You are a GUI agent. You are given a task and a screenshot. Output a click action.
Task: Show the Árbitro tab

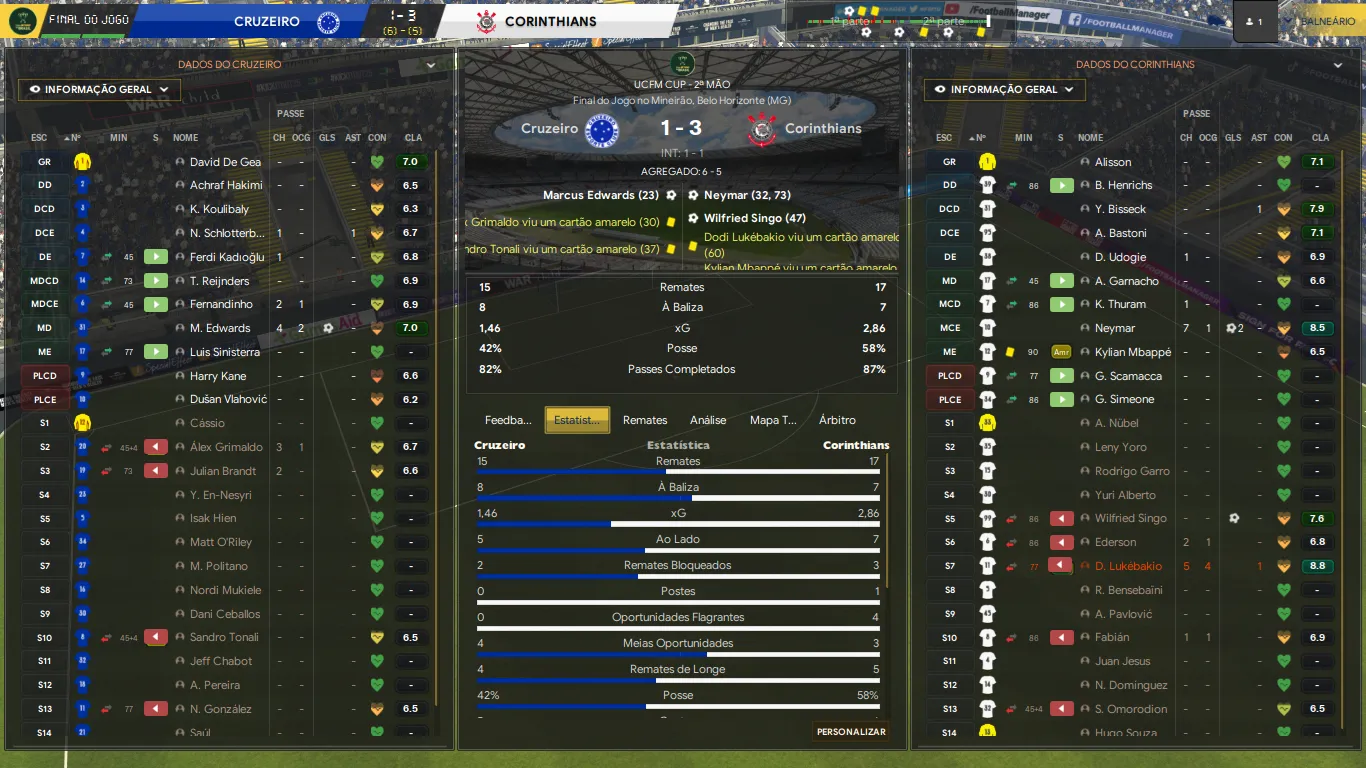click(x=837, y=420)
